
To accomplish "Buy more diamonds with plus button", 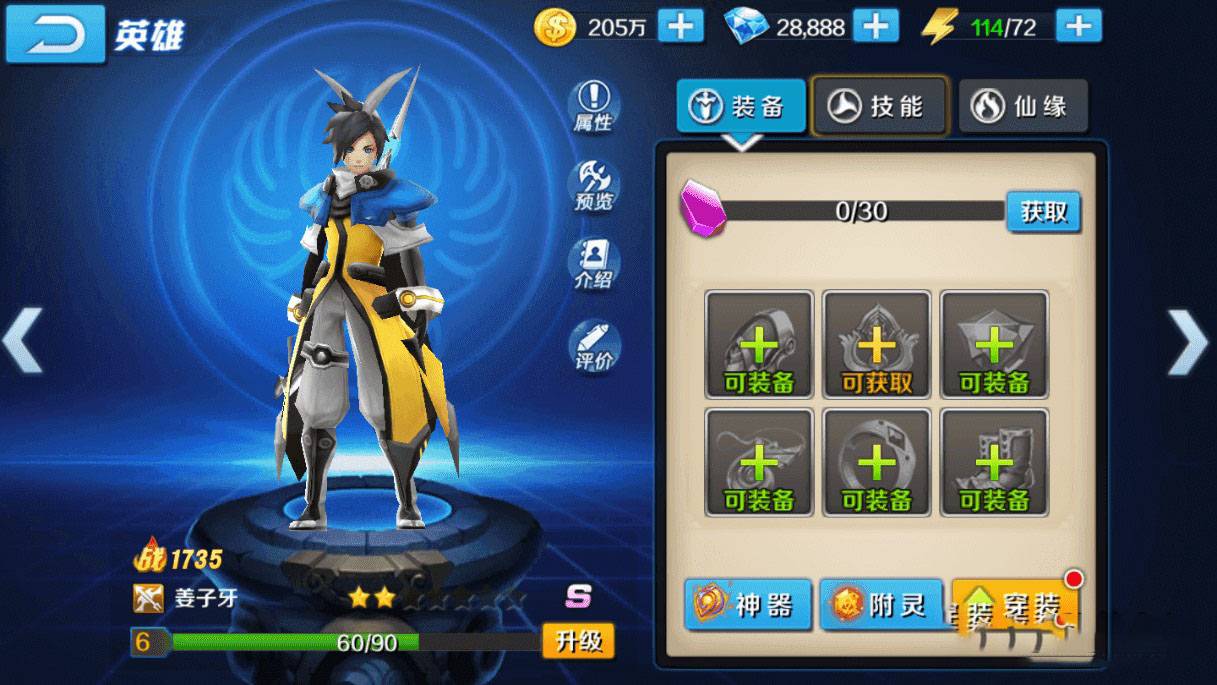I will click(x=876, y=26).
